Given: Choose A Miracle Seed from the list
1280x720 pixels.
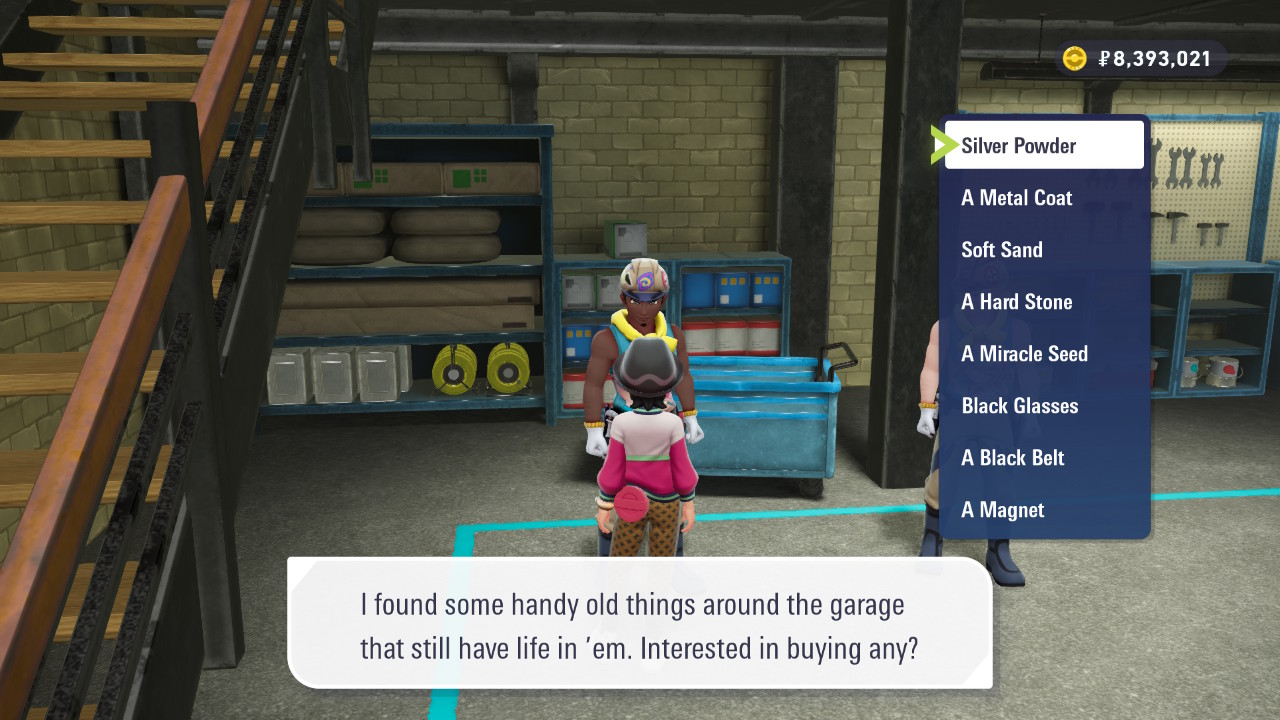Looking at the screenshot, I should click(x=1043, y=354).
